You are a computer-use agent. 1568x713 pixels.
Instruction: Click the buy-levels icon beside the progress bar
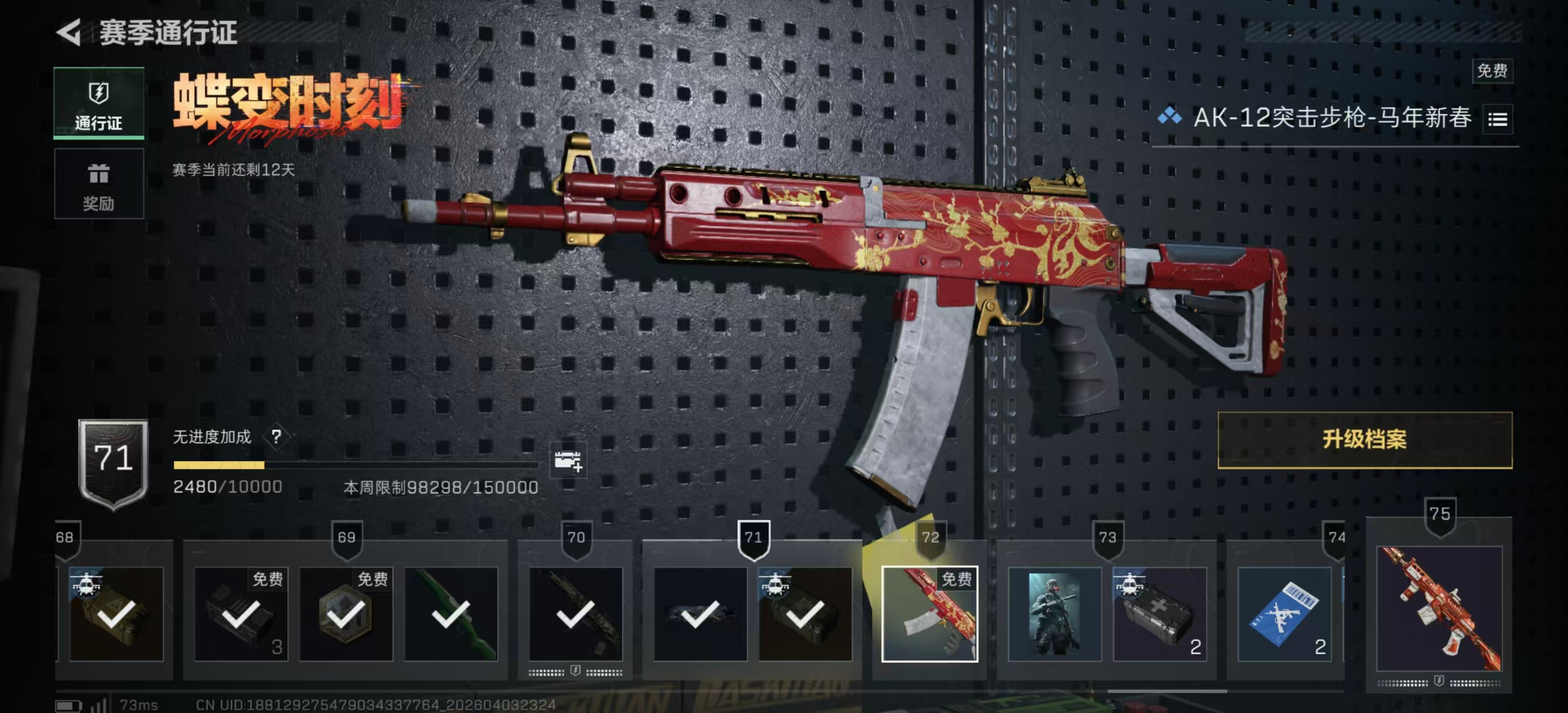[567, 461]
